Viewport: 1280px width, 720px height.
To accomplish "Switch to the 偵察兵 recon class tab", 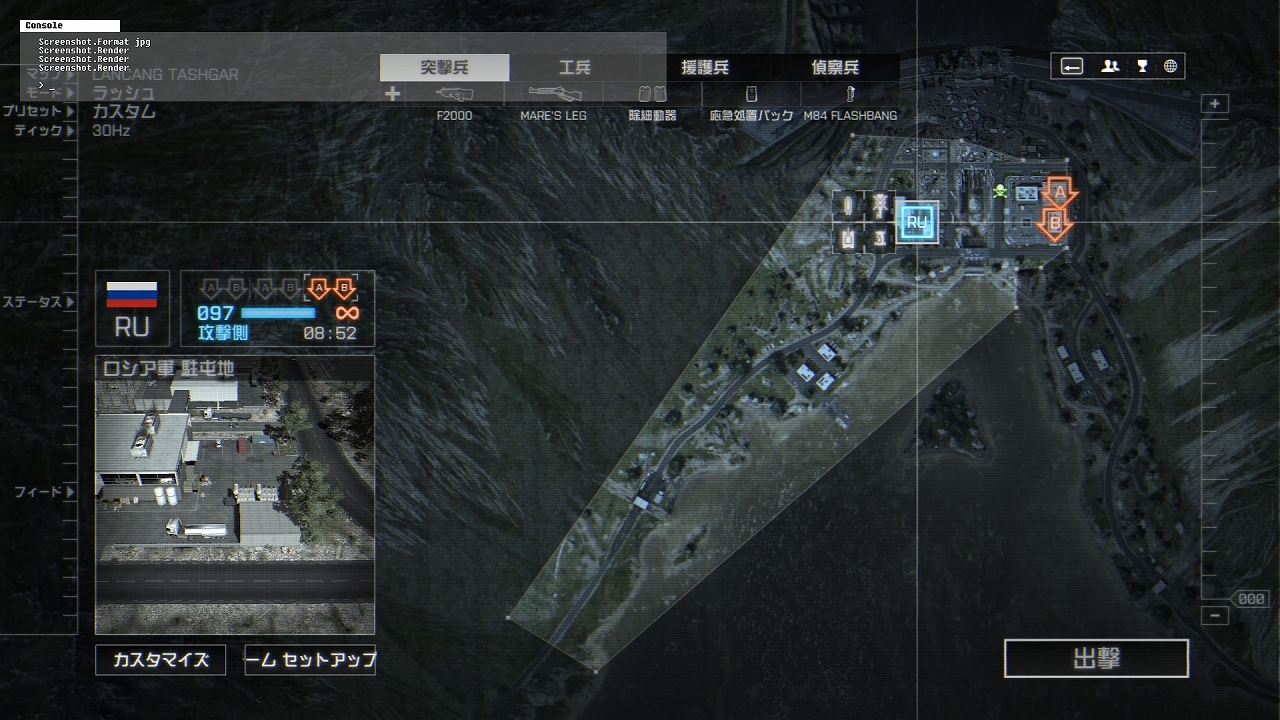I will tap(834, 68).
